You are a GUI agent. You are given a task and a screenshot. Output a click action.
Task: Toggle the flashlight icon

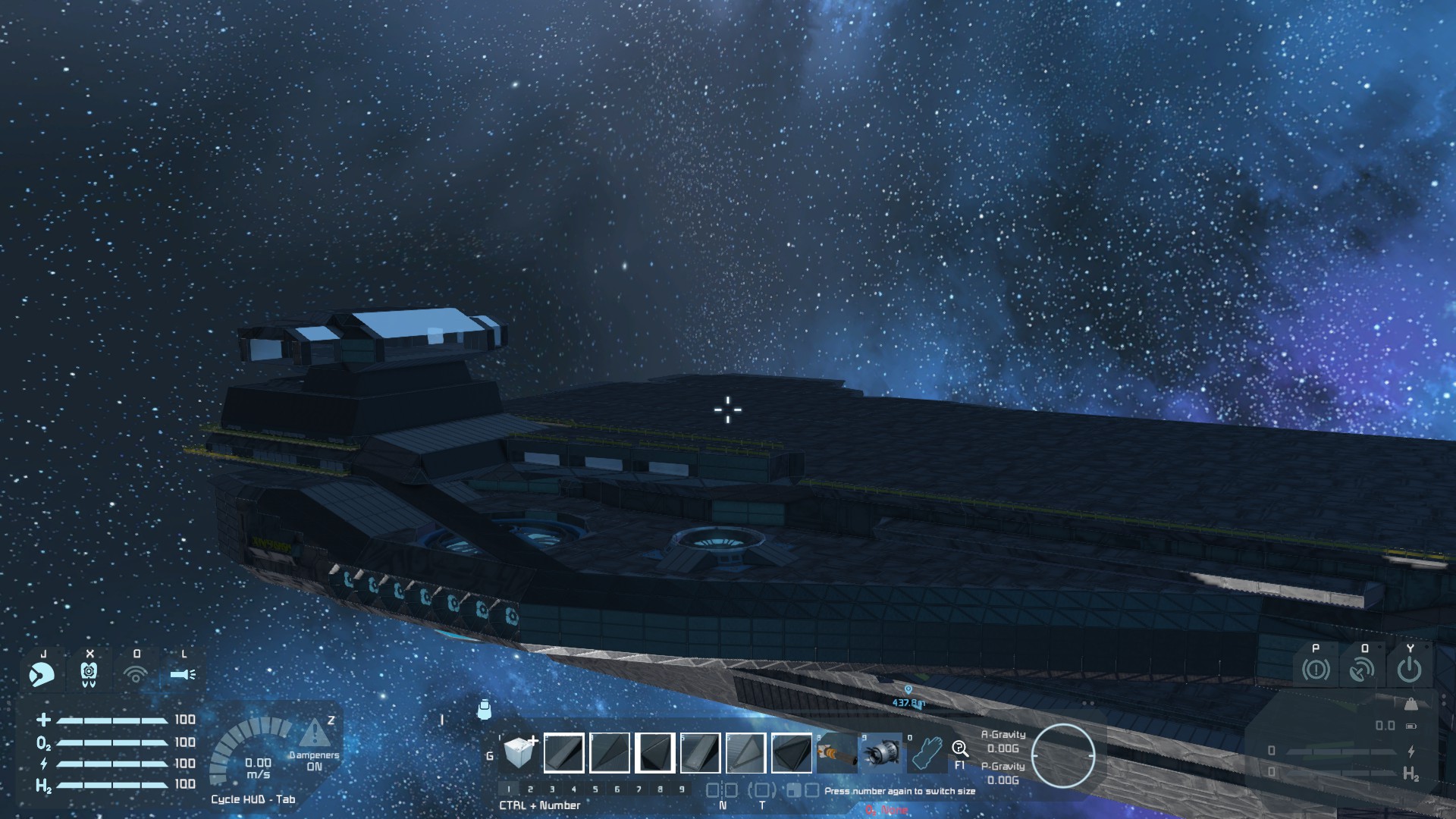[x=183, y=673]
